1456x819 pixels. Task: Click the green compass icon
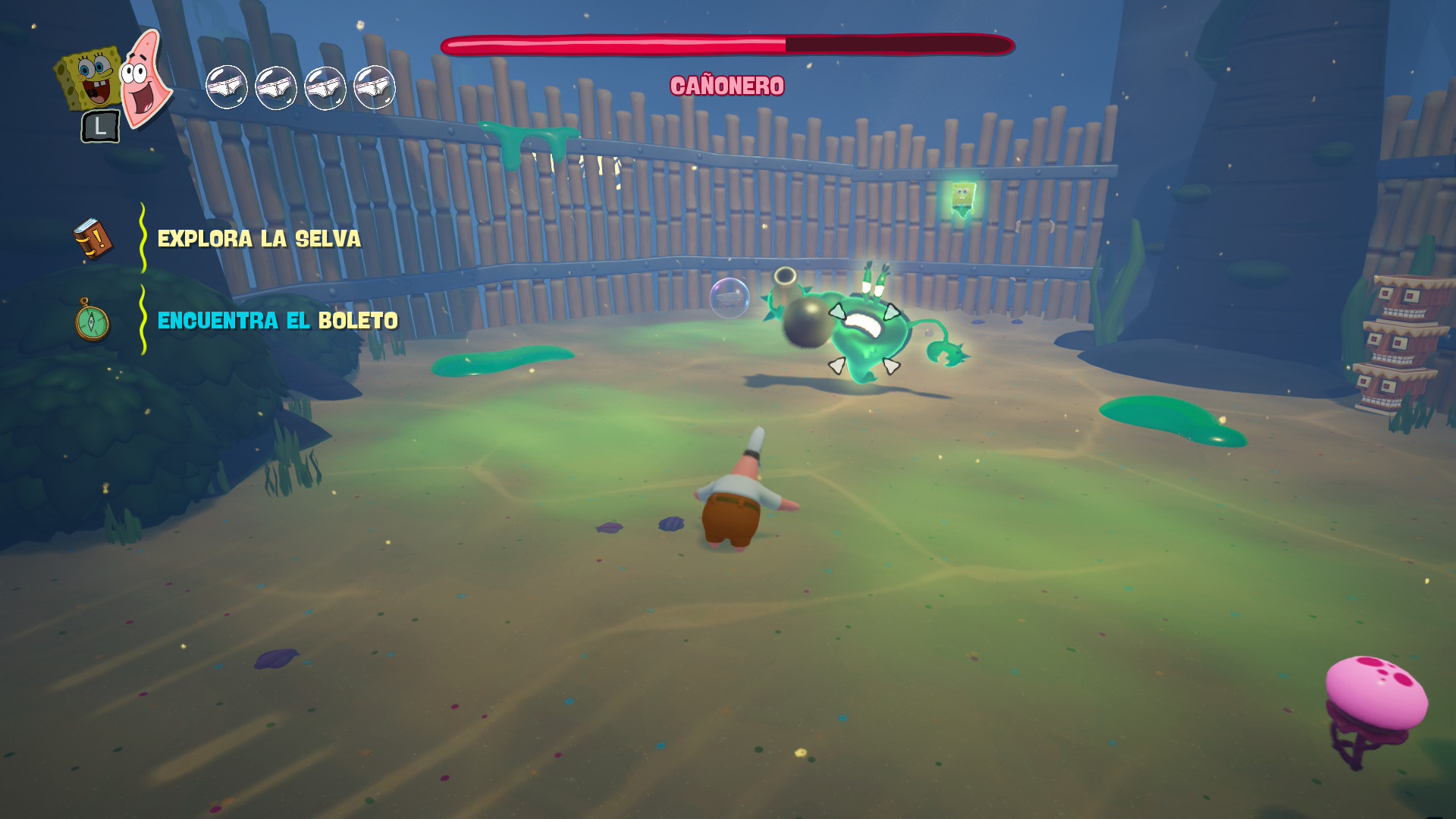point(92,321)
